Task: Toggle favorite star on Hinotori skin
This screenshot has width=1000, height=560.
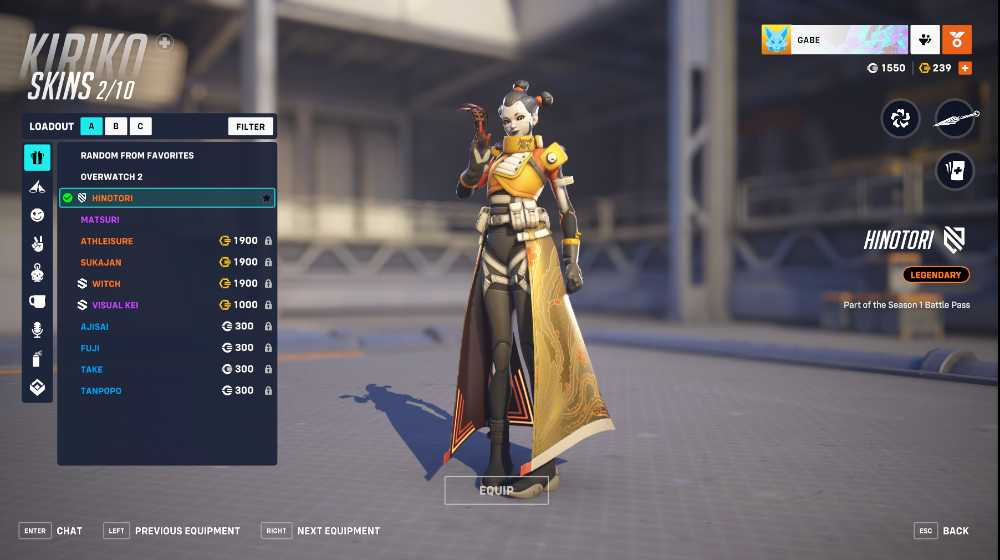Action: pos(266,198)
